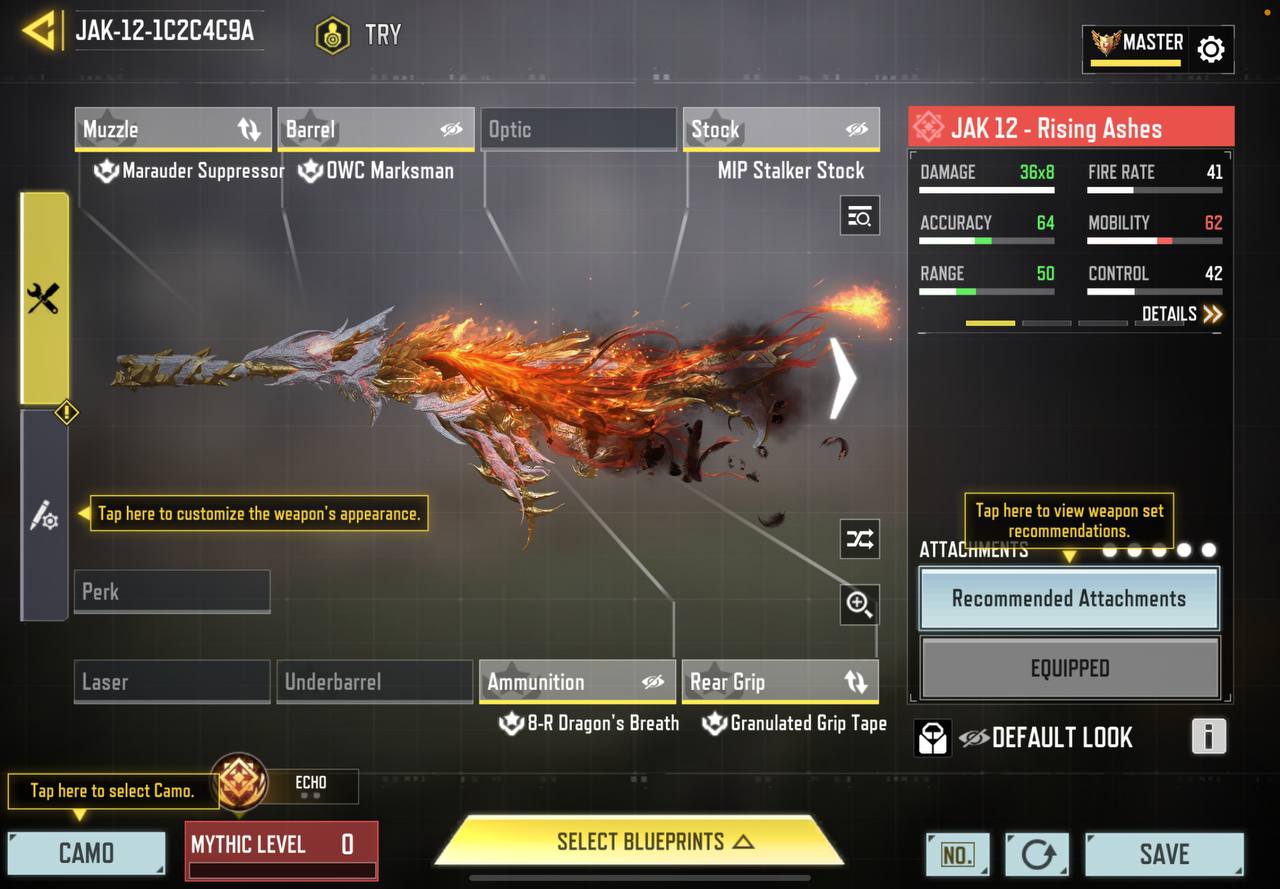1280x889 pixels.
Task: Open the Laser attachment slot
Action: point(171,682)
